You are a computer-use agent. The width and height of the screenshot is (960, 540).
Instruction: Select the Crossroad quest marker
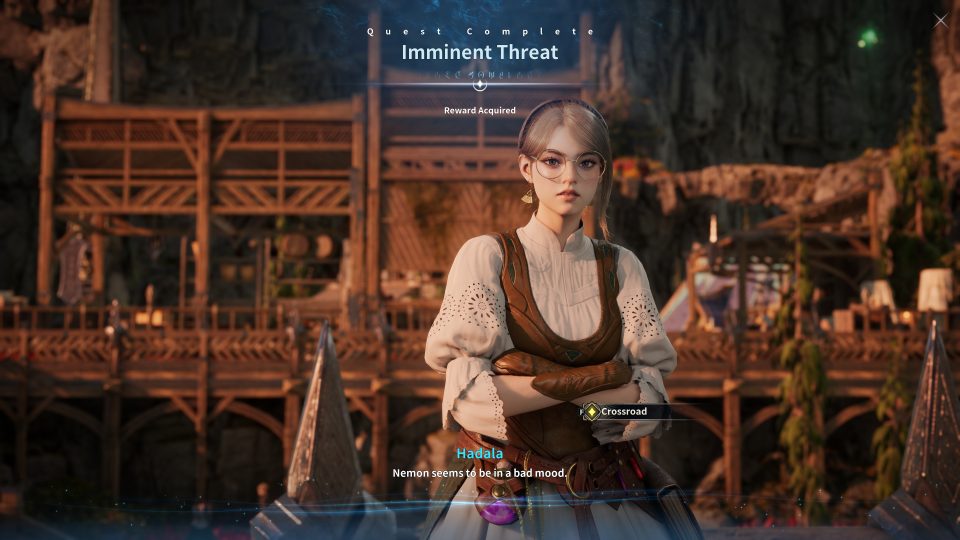(x=620, y=411)
